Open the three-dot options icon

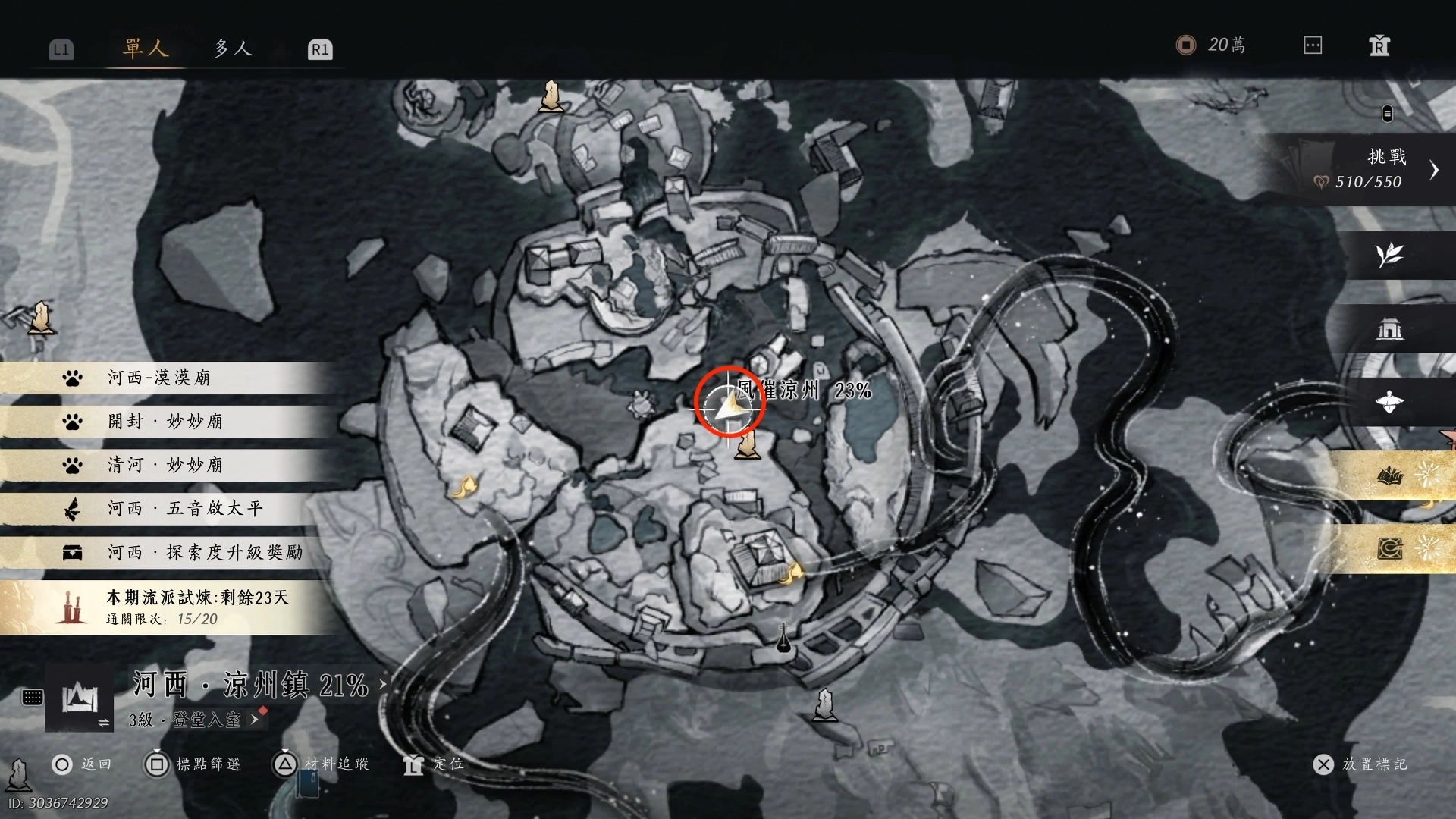click(1313, 45)
